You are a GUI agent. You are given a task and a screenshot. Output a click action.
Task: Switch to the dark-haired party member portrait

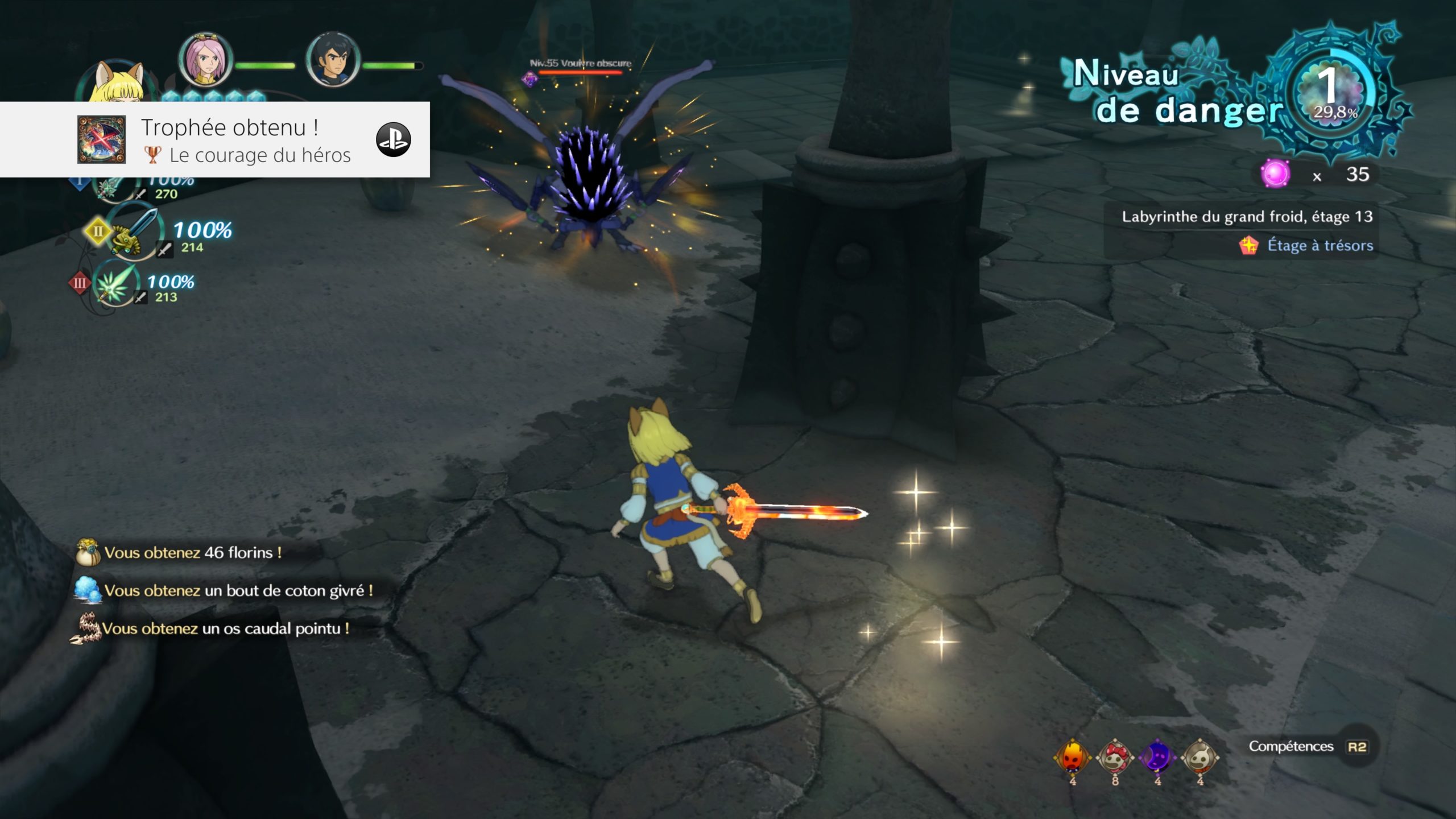[333, 60]
